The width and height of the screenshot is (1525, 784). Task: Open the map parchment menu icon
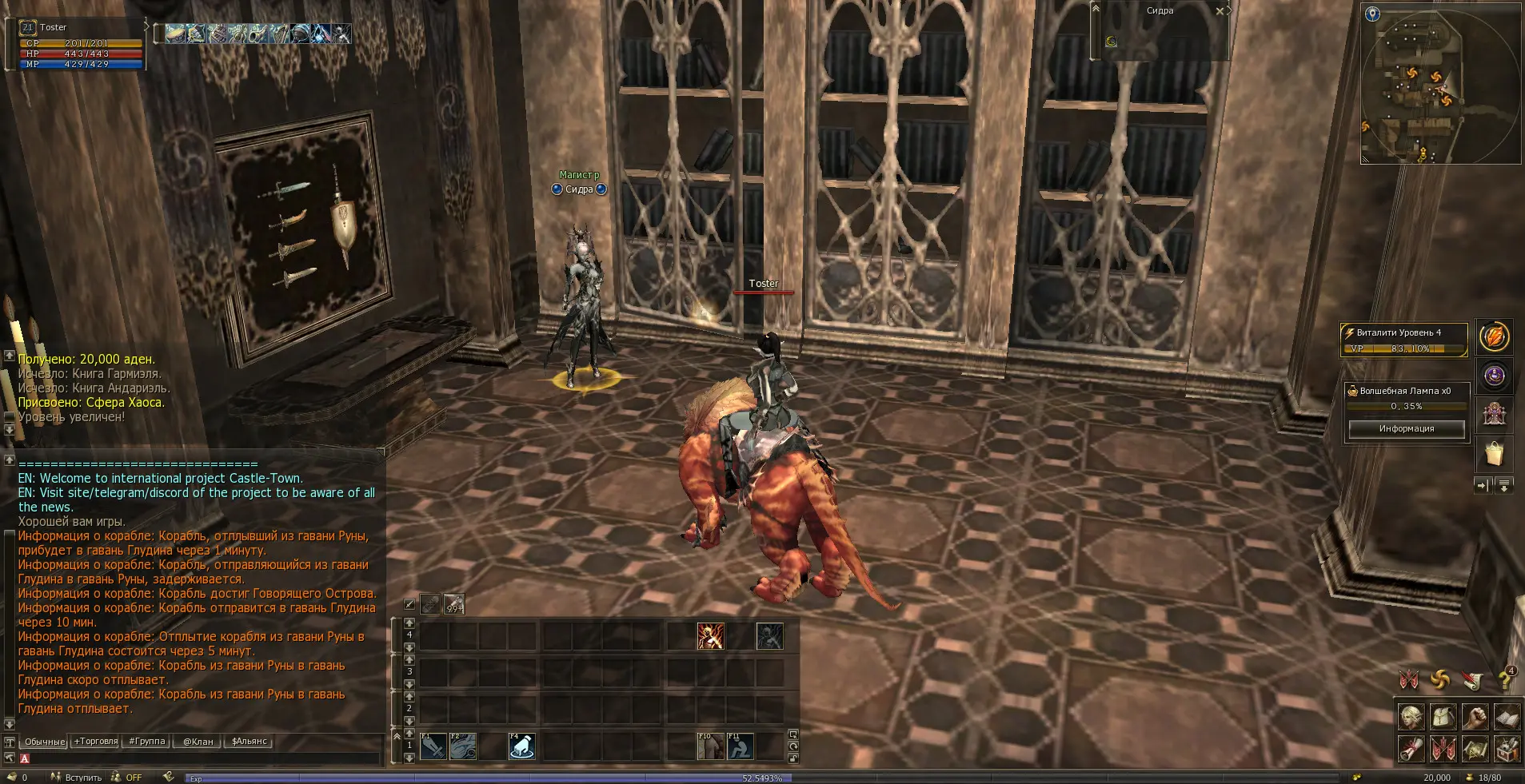1475,749
